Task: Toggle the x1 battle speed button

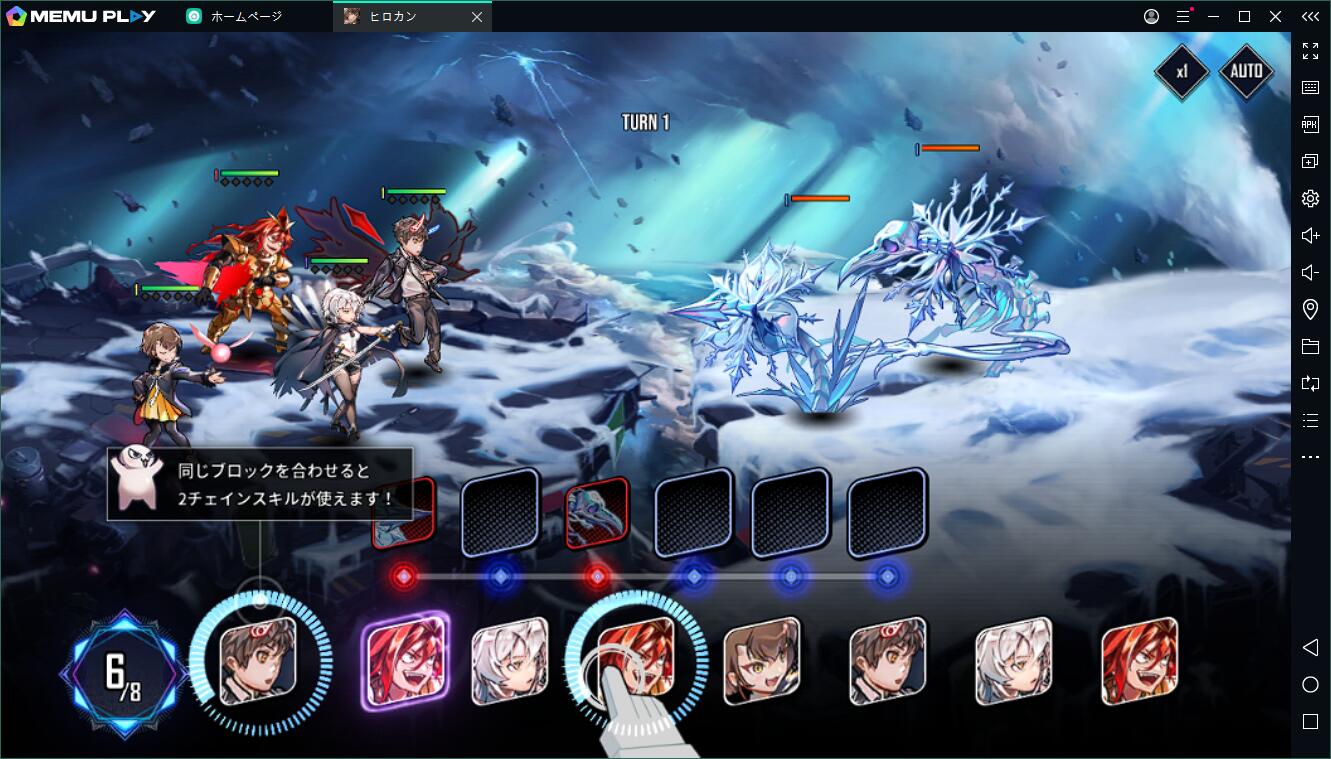Action: [1182, 72]
